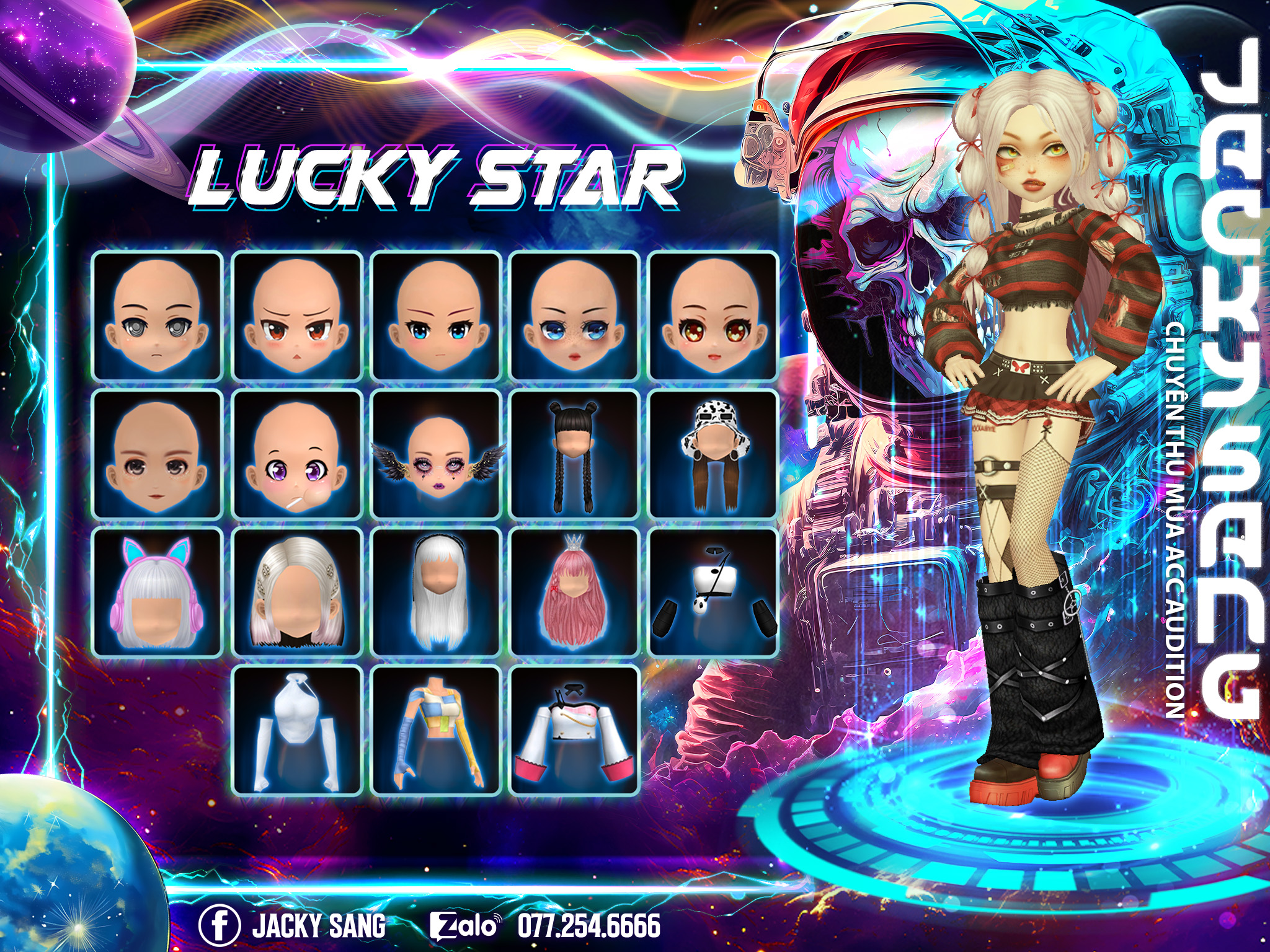This screenshot has height=952, width=1270.
Task: Open the Jacky Sang Facebook icon
Action: click(220, 925)
